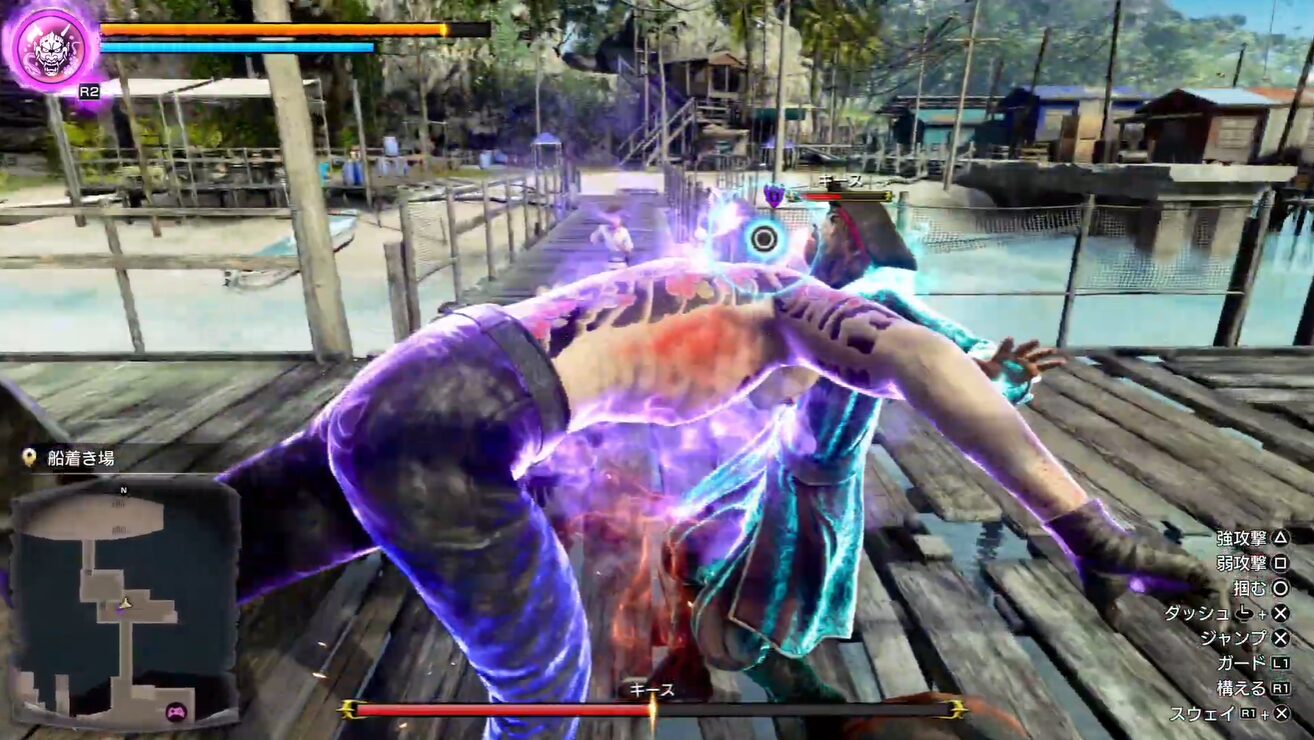Select the purple gamepad marker on the minimap

point(176,712)
